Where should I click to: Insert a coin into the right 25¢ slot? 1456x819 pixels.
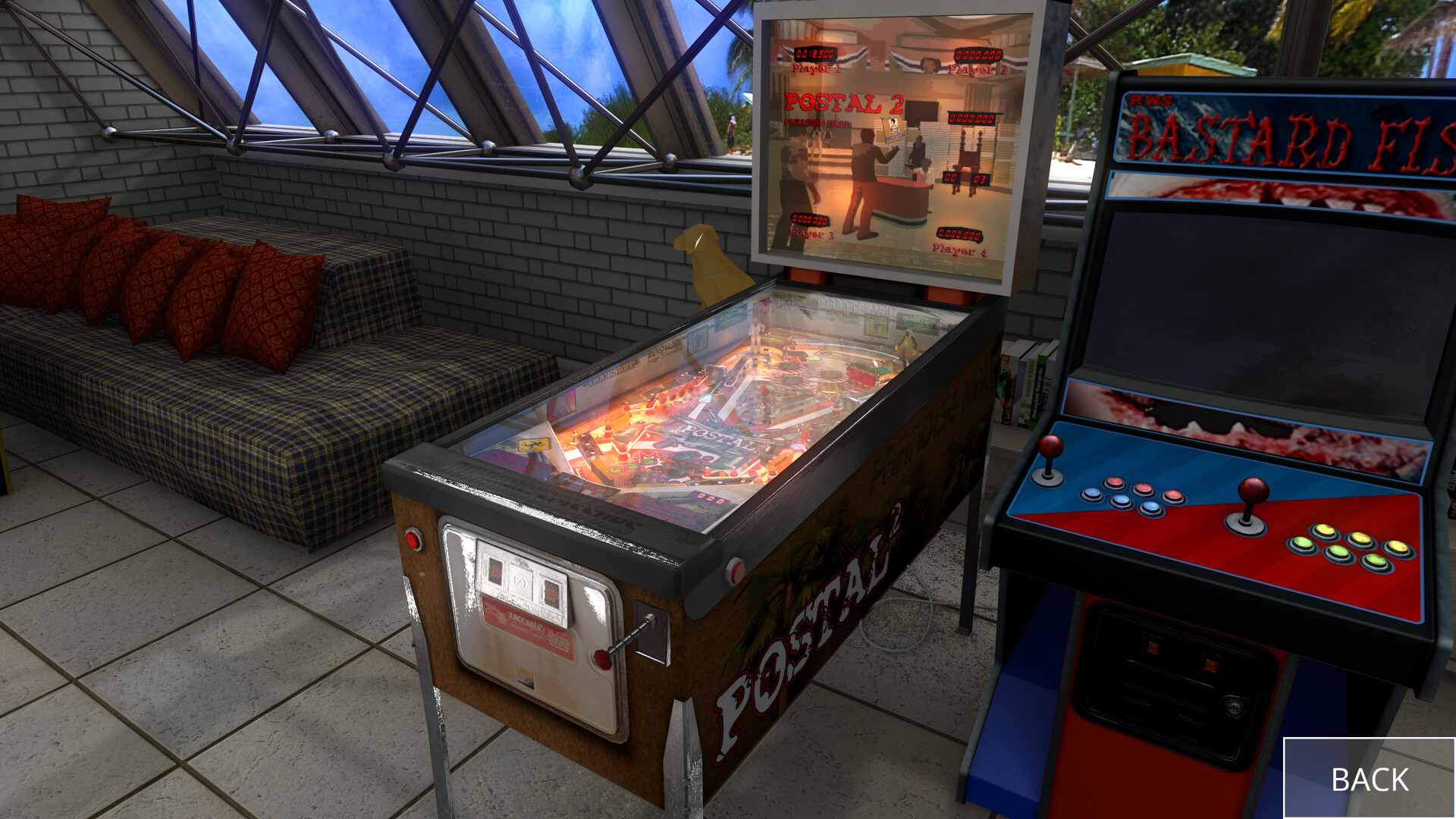(x=551, y=592)
